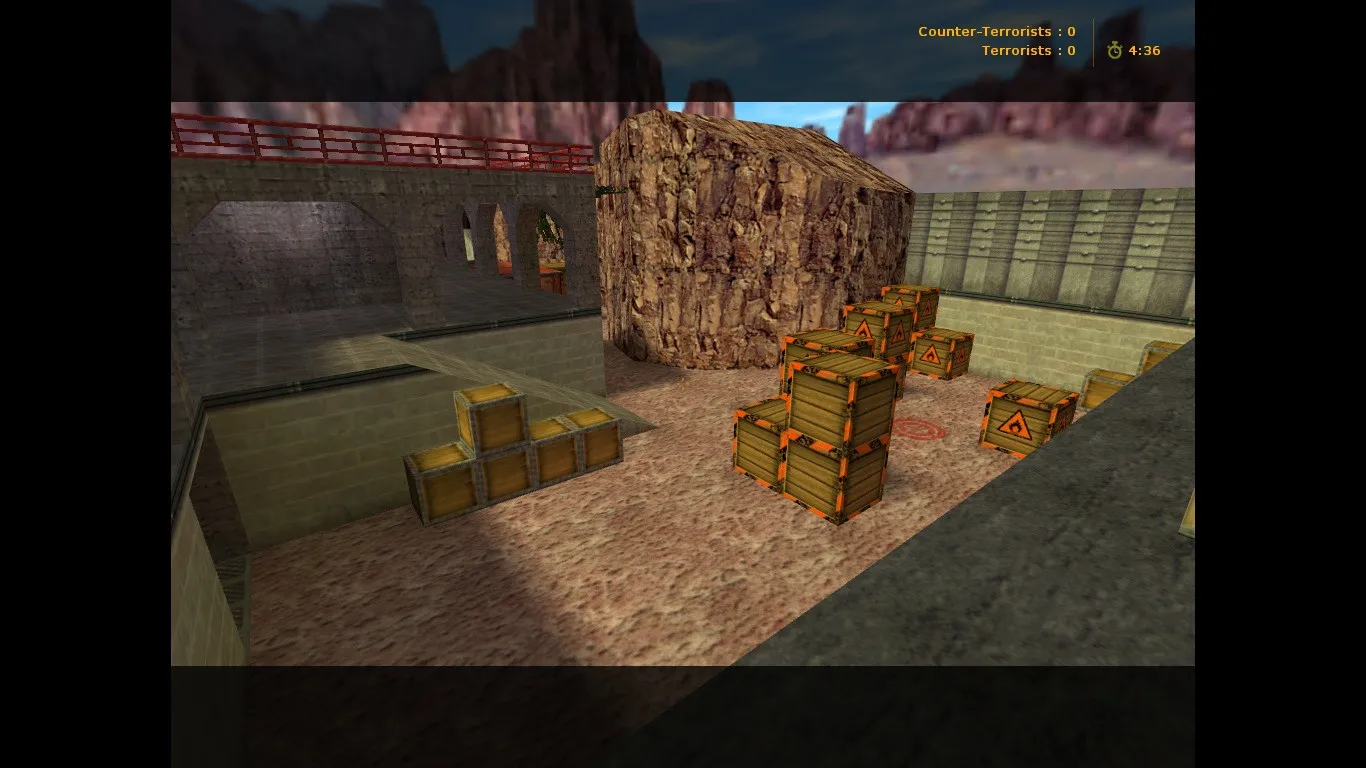Click the lit archway beneath the walkway
The image size is (1366, 768).
[x=500, y=240]
